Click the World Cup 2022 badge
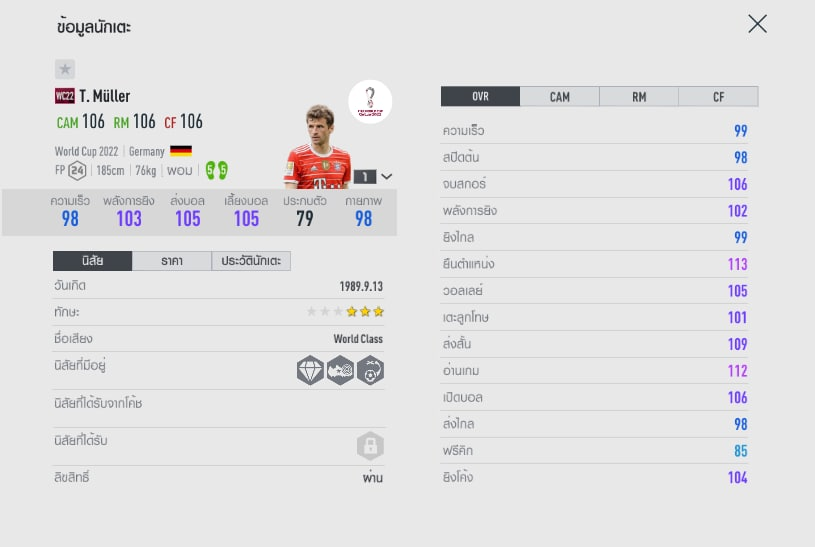The width and height of the screenshot is (815, 547). tap(370, 102)
